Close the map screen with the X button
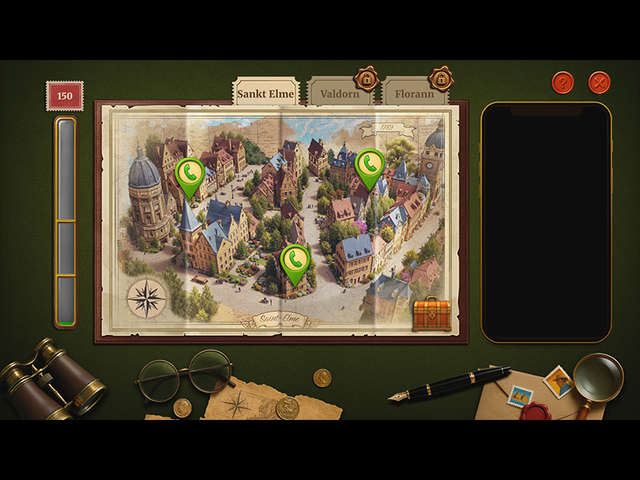The width and height of the screenshot is (640, 480). [x=599, y=83]
